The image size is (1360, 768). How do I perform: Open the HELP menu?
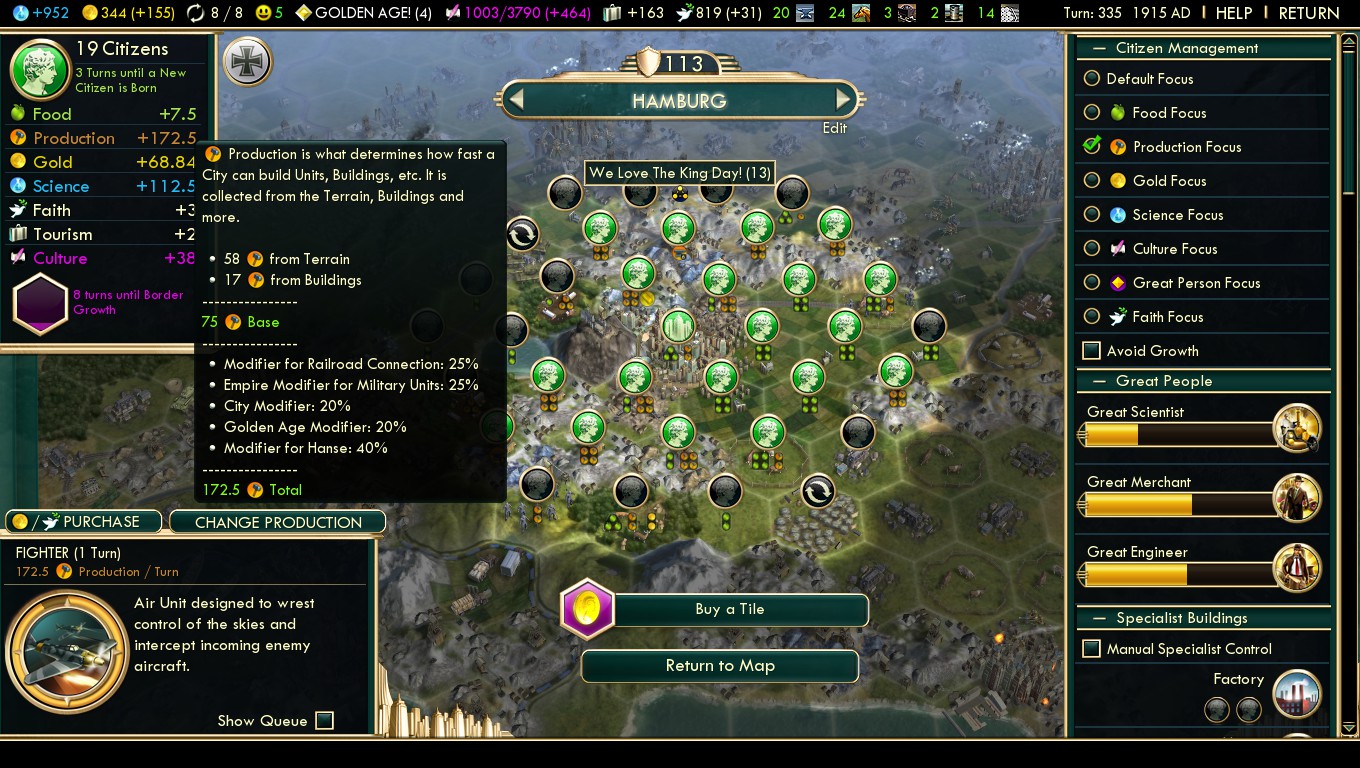[1233, 13]
